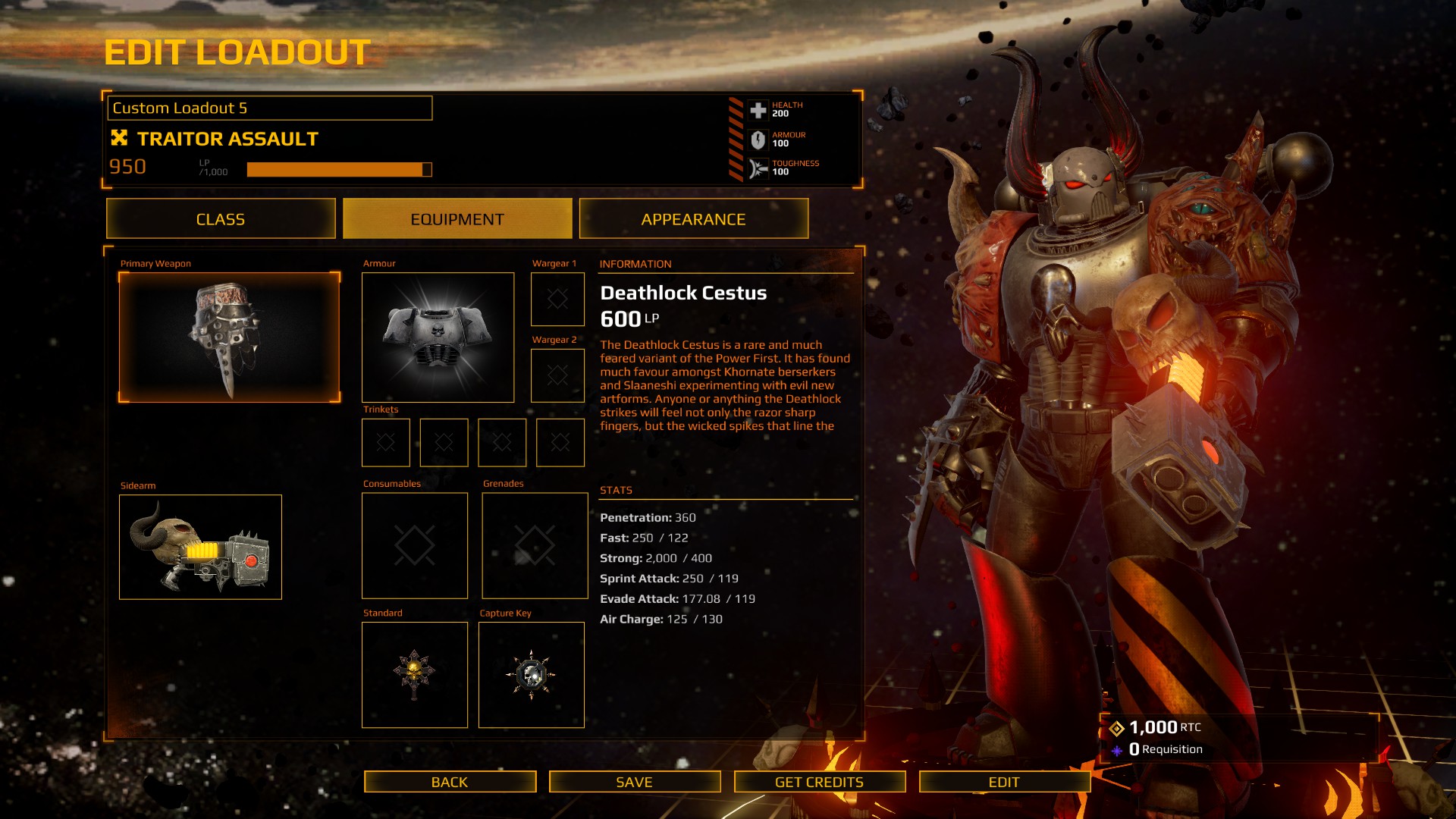1456x819 pixels.
Task: Edit the Custom Loadout 5 name field
Action: [x=270, y=108]
